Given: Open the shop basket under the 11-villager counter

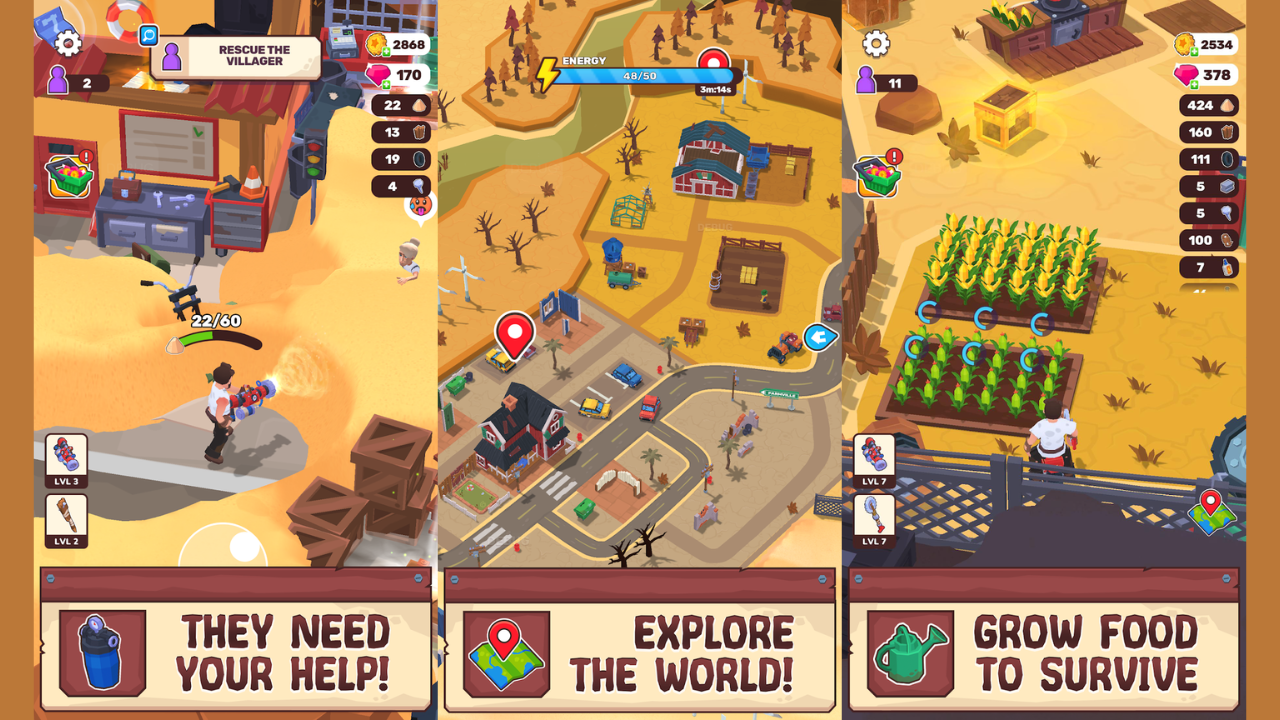Looking at the screenshot, I should [x=877, y=175].
